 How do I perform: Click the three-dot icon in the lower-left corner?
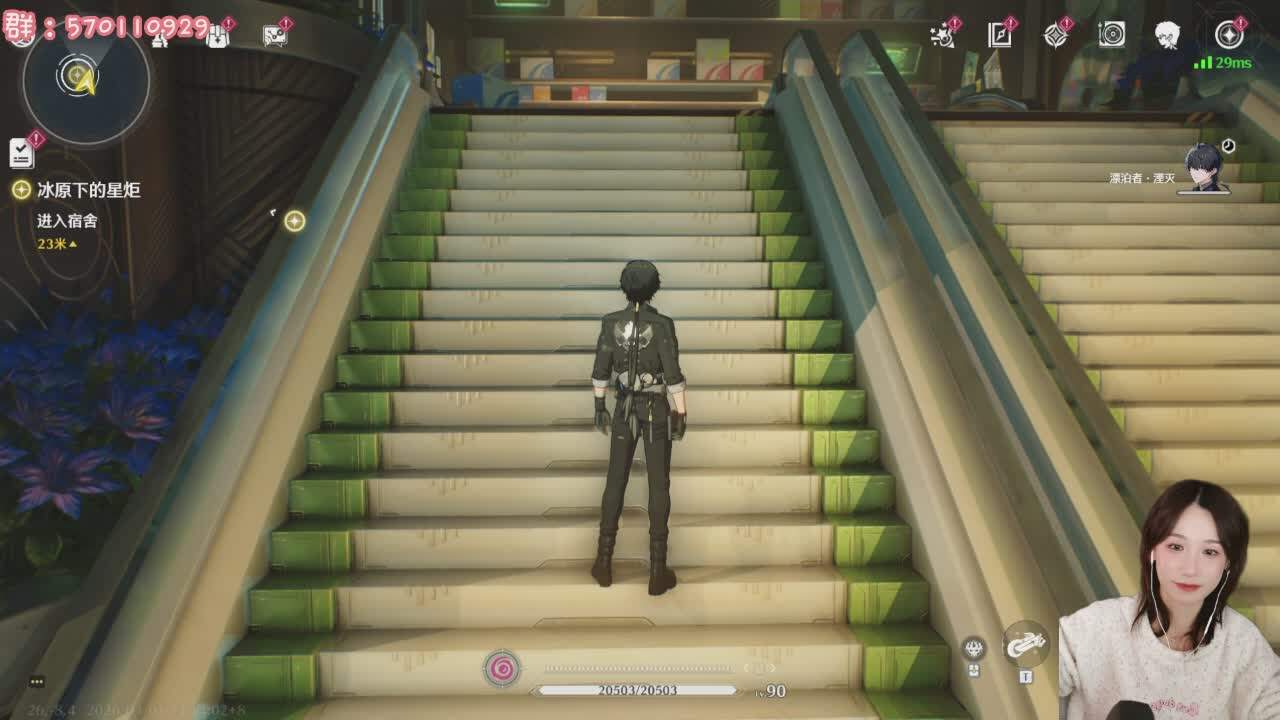pos(37,682)
